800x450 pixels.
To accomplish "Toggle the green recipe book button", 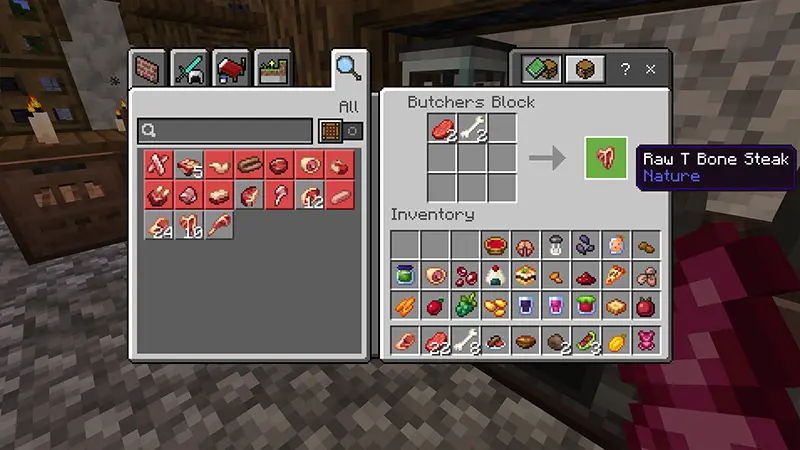I will 542,69.
